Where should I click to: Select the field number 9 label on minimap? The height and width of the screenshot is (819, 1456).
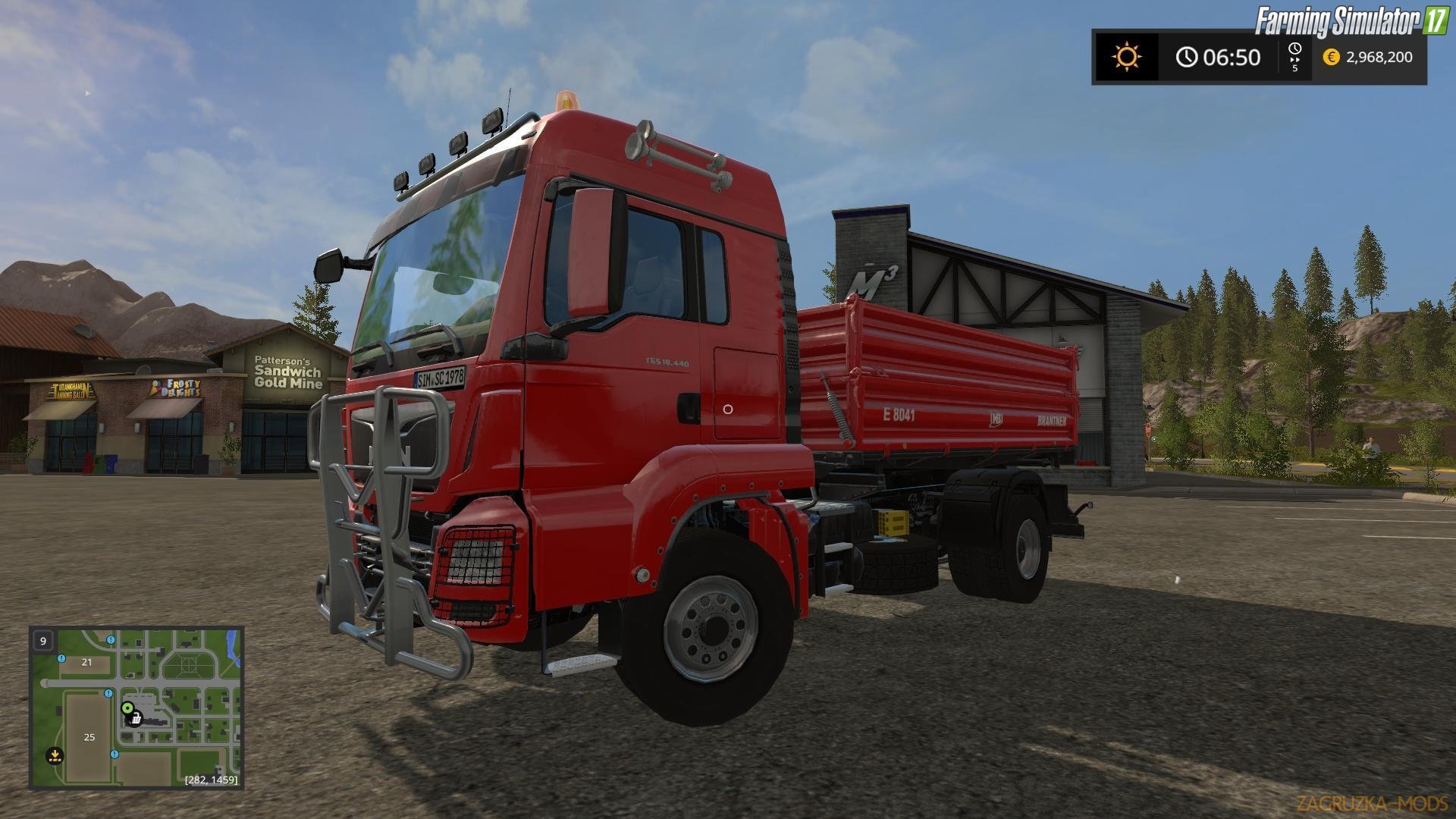pyautogui.click(x=43, y=642)
